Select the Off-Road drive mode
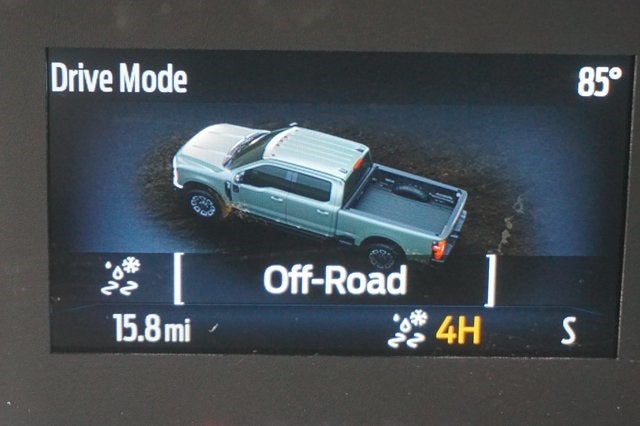 tap(334, 280)
